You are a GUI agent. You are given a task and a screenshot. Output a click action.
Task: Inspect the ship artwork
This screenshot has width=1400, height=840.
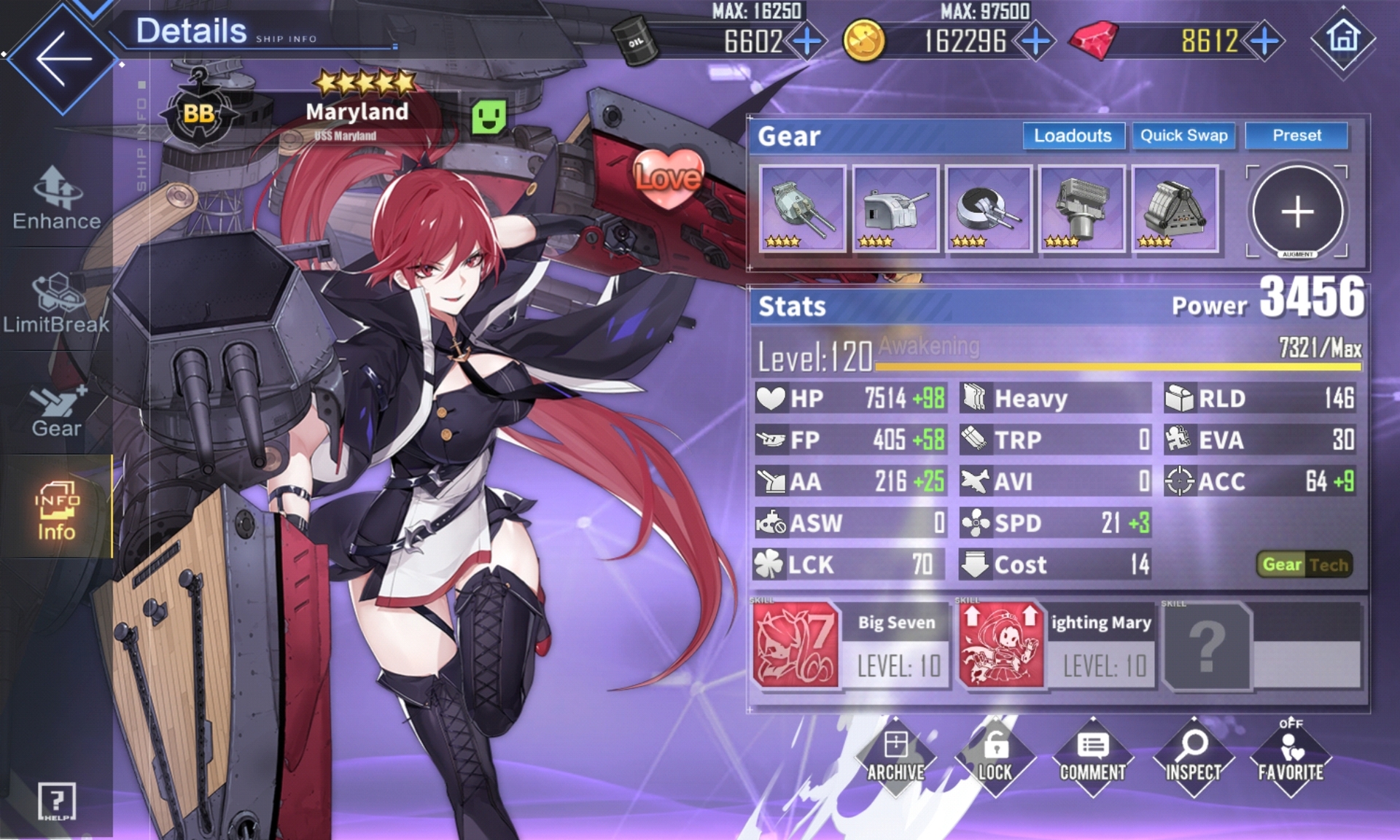tap(1193, 757)
